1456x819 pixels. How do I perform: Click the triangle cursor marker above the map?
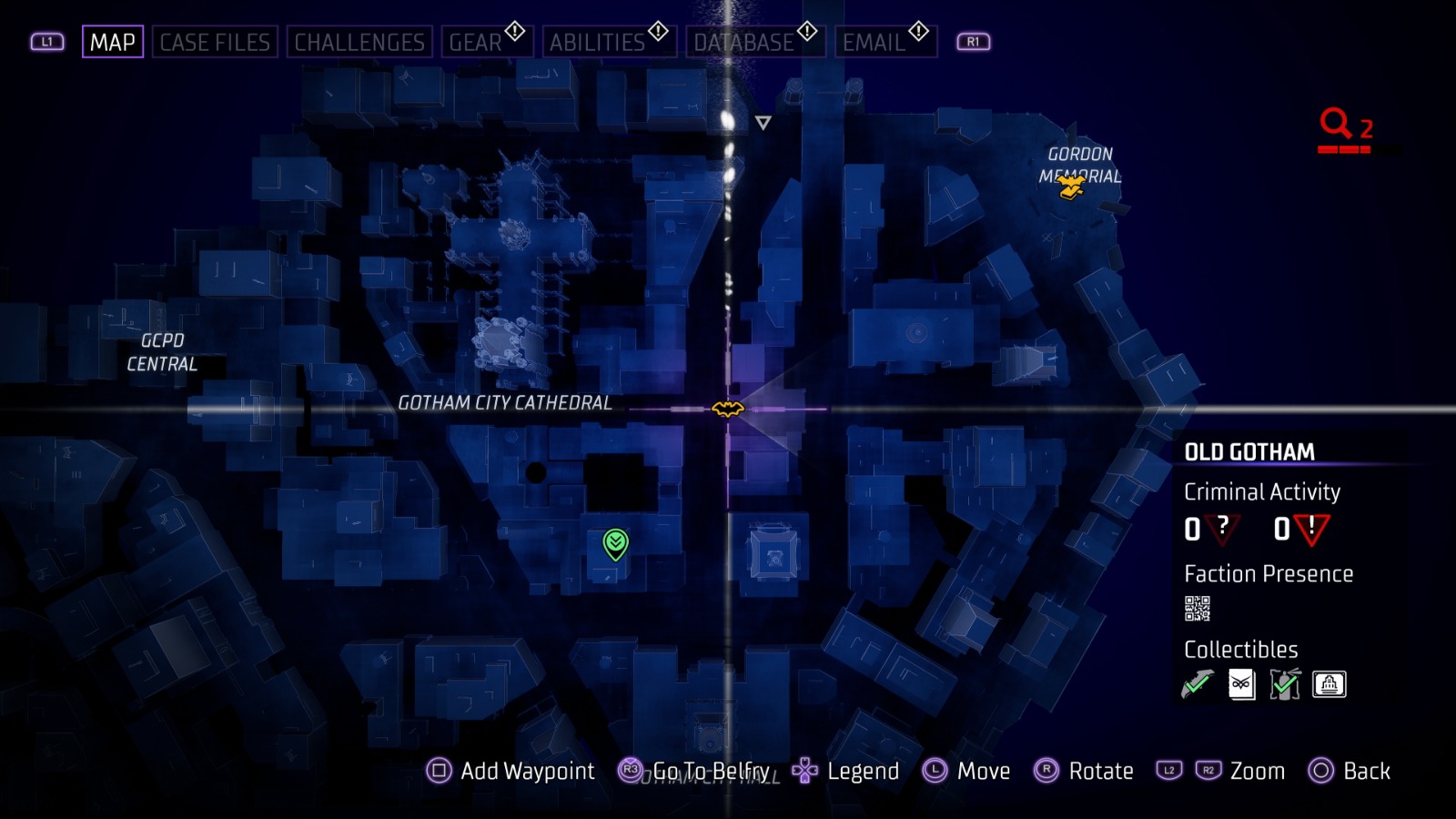[762, 121]
